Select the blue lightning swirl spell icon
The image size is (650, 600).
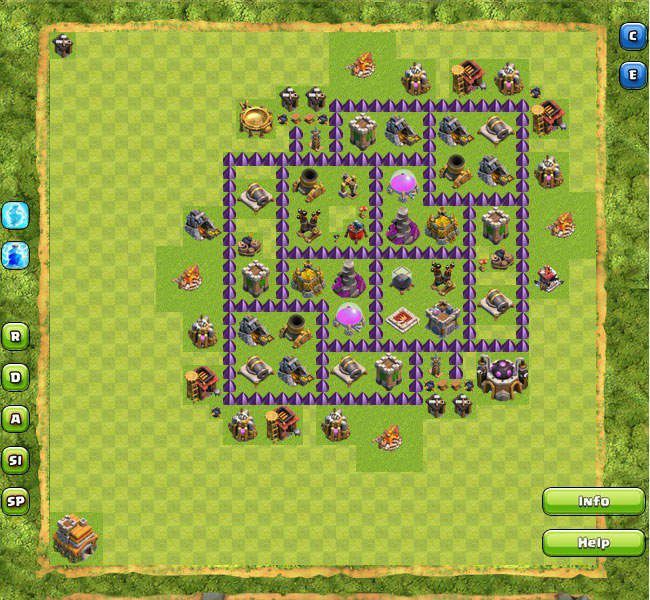tap(15, 215)
